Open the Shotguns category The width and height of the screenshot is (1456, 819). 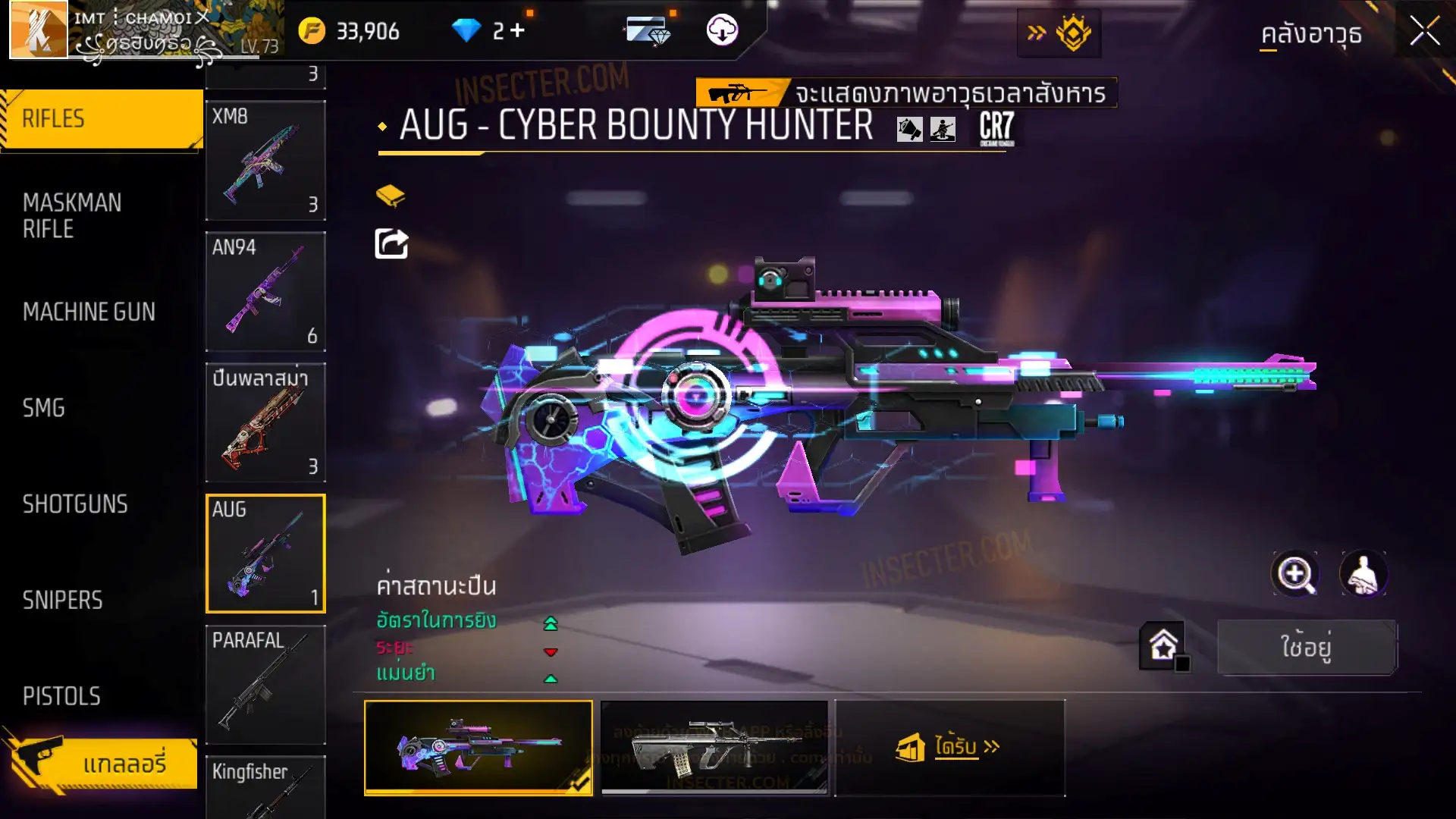tap(75, 504)
